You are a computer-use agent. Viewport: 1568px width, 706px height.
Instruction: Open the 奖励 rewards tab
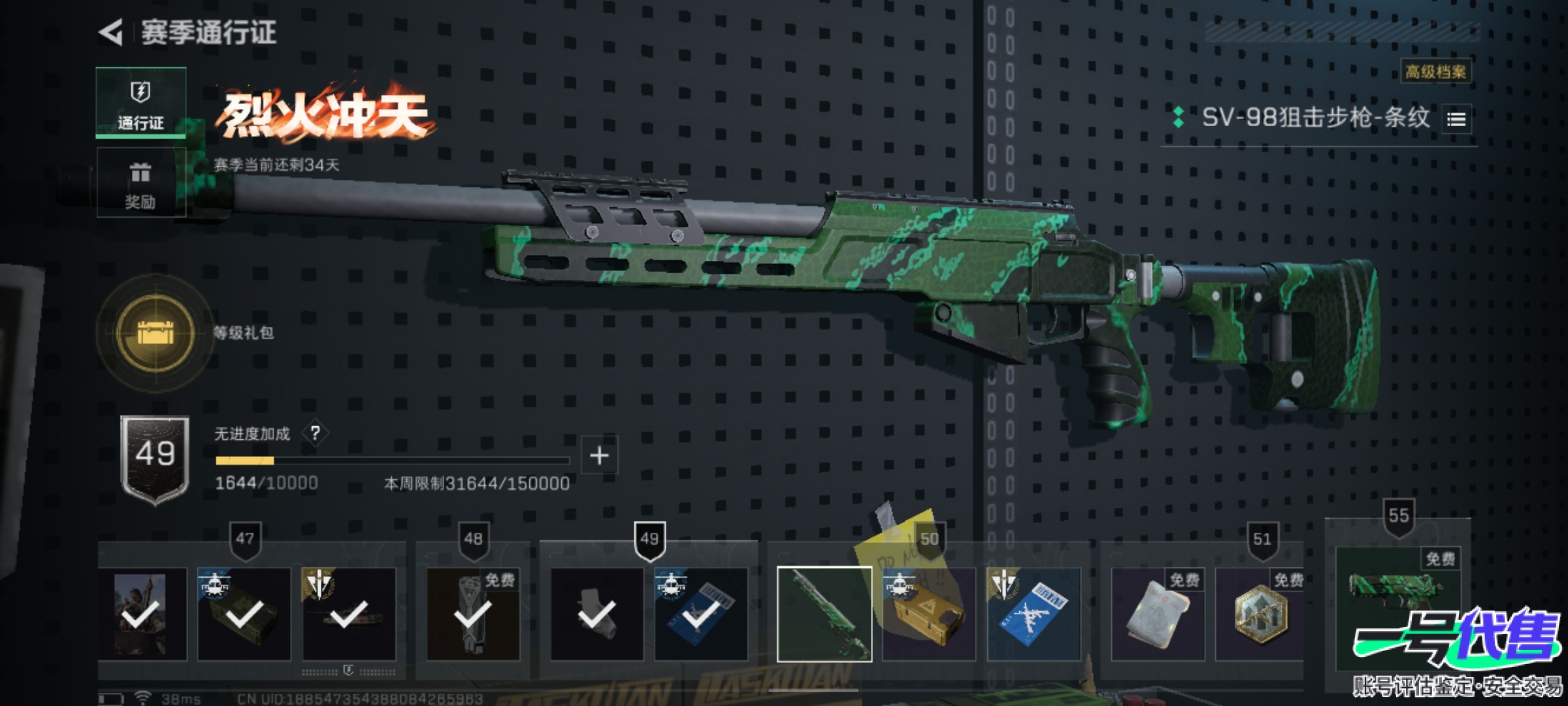(x=140, y=182)
